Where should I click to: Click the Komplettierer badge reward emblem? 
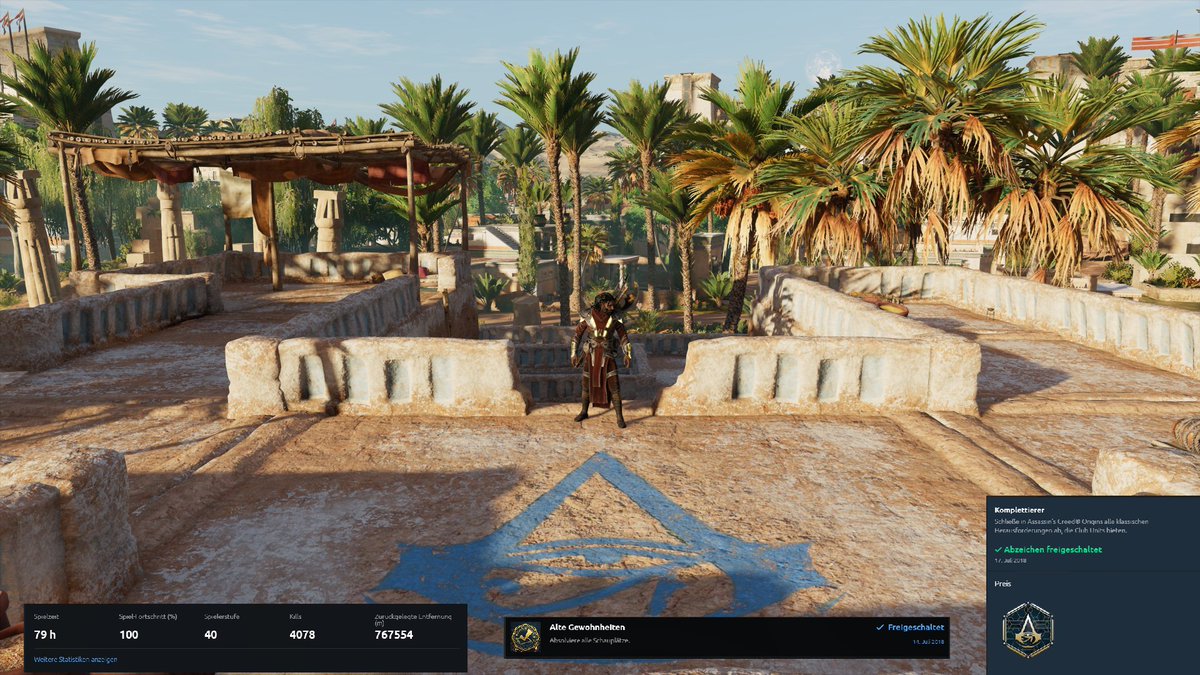pyautogui.click(x=1027, y=630)
